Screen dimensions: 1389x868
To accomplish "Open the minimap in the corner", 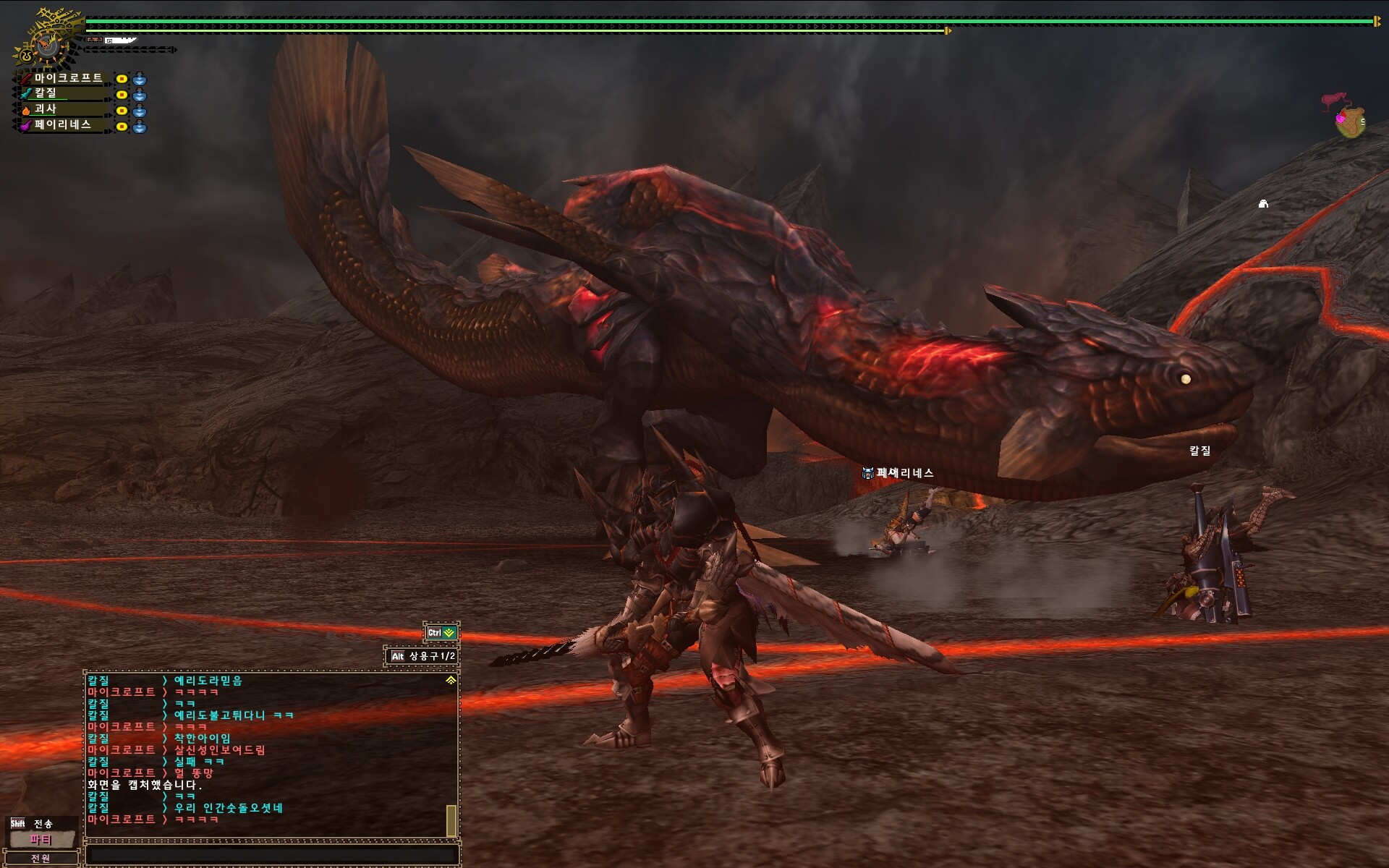I will point(1348,119).
